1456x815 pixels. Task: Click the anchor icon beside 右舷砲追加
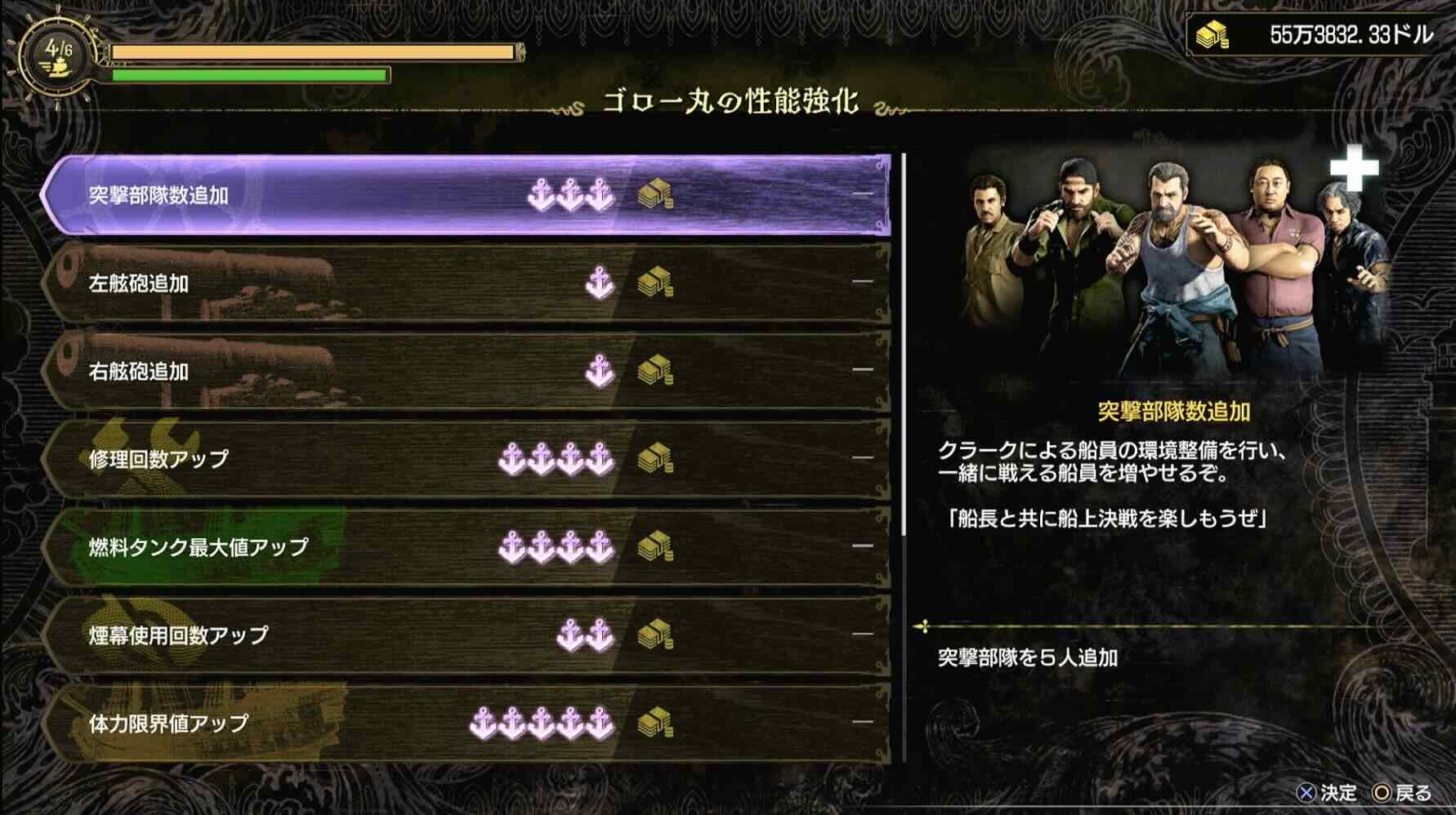coord(599,369)
